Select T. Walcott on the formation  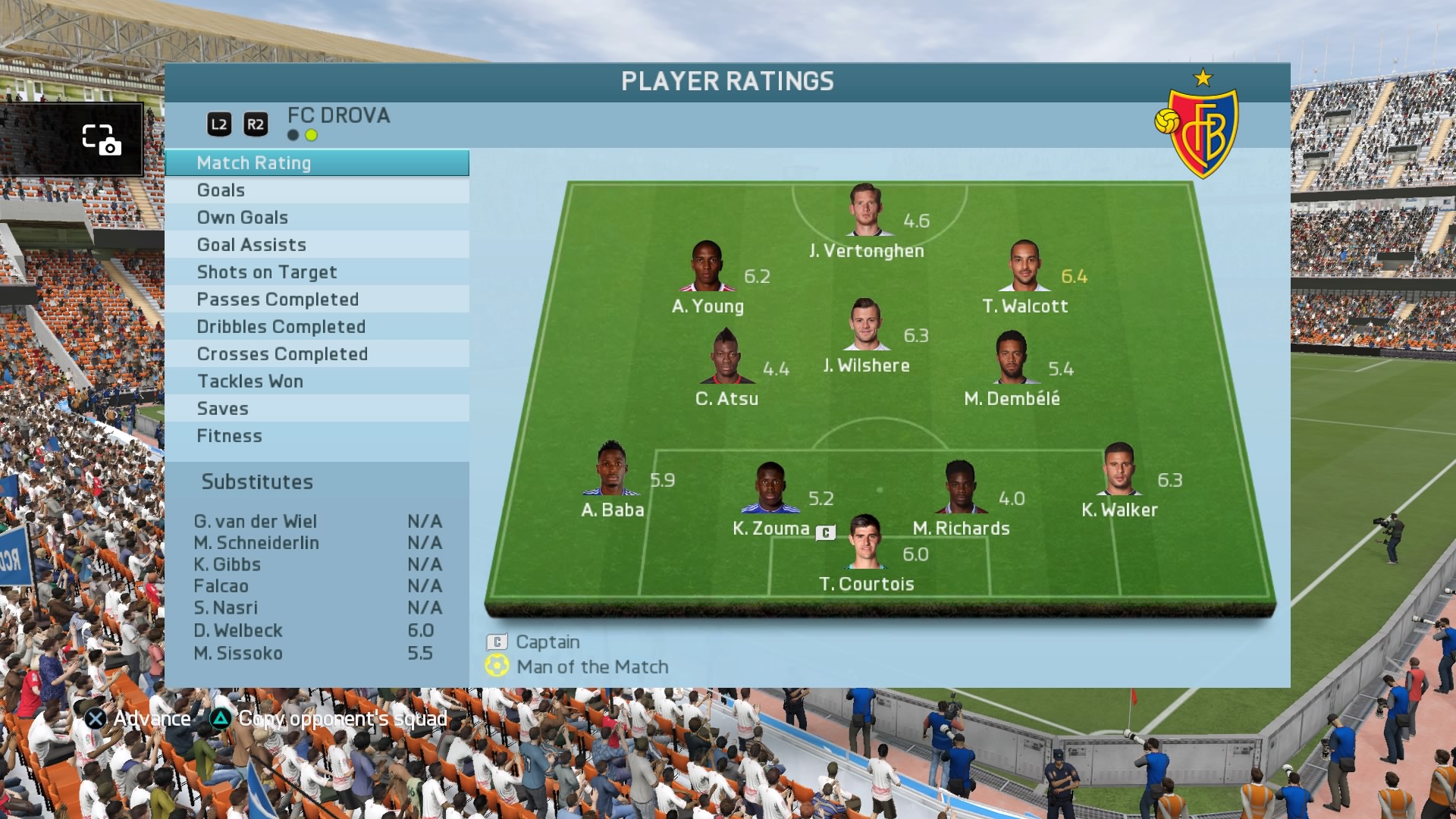[1024, 266]
